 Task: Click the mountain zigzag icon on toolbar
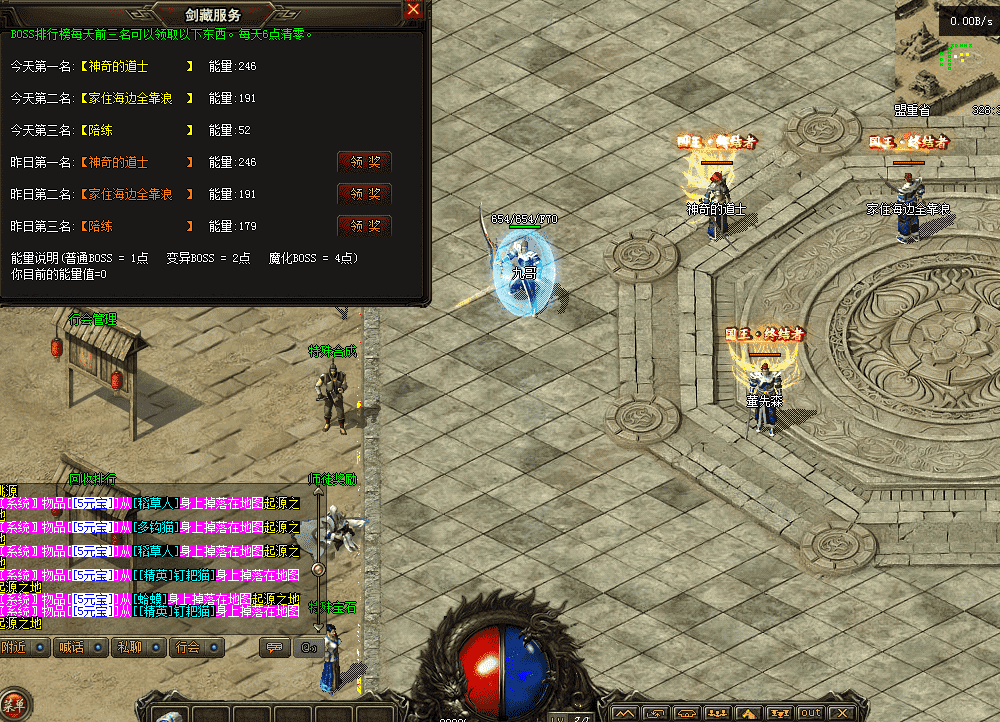pos(624,713)
